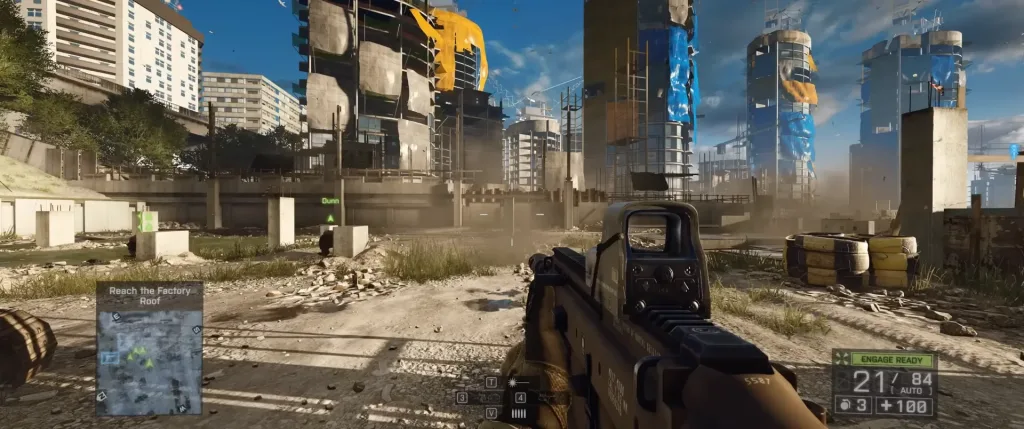Select the ammo magazine icon in weapon wheel

point(520,412)
